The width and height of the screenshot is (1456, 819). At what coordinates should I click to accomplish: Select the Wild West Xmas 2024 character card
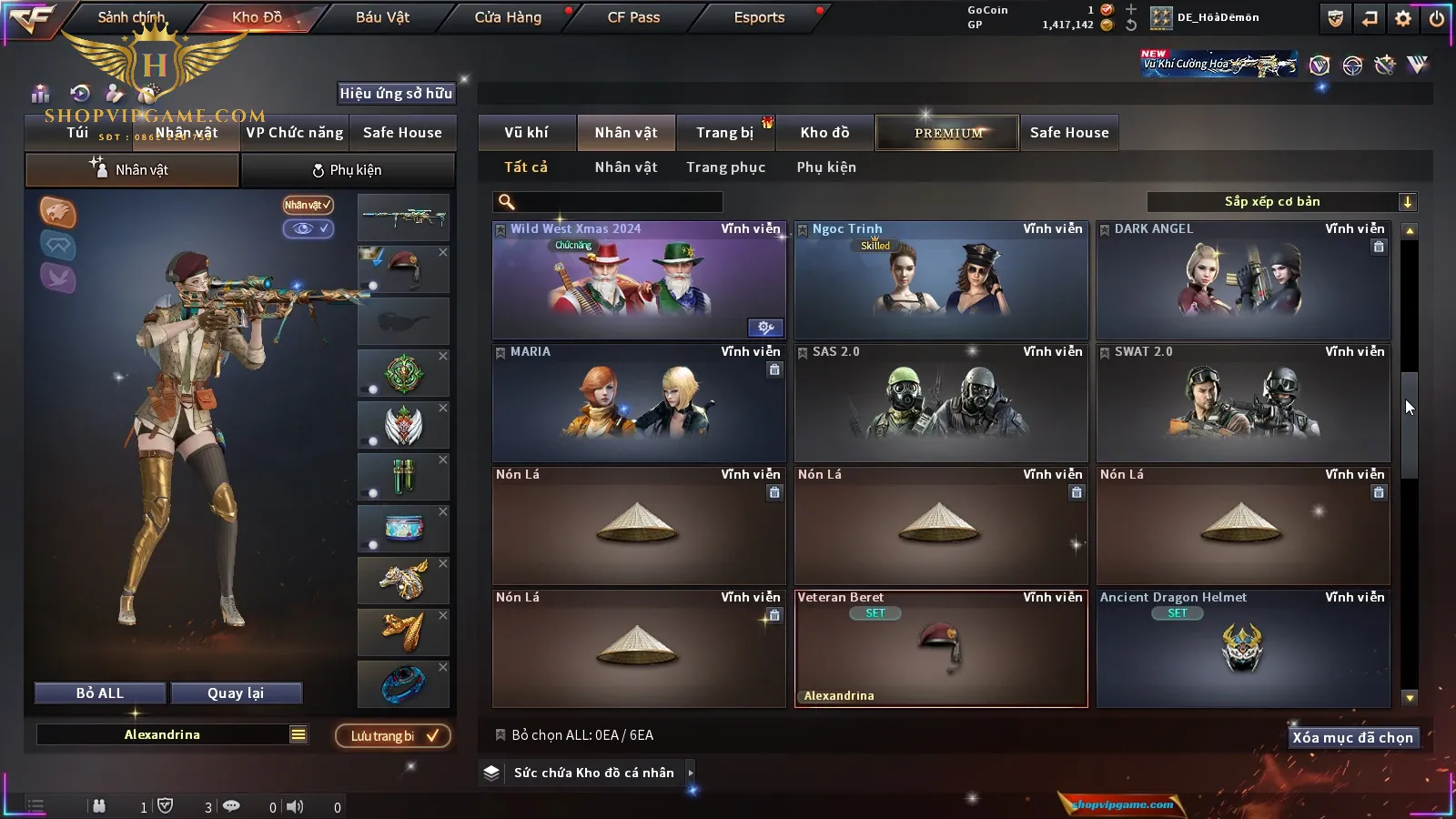click(x=638, y=280)
